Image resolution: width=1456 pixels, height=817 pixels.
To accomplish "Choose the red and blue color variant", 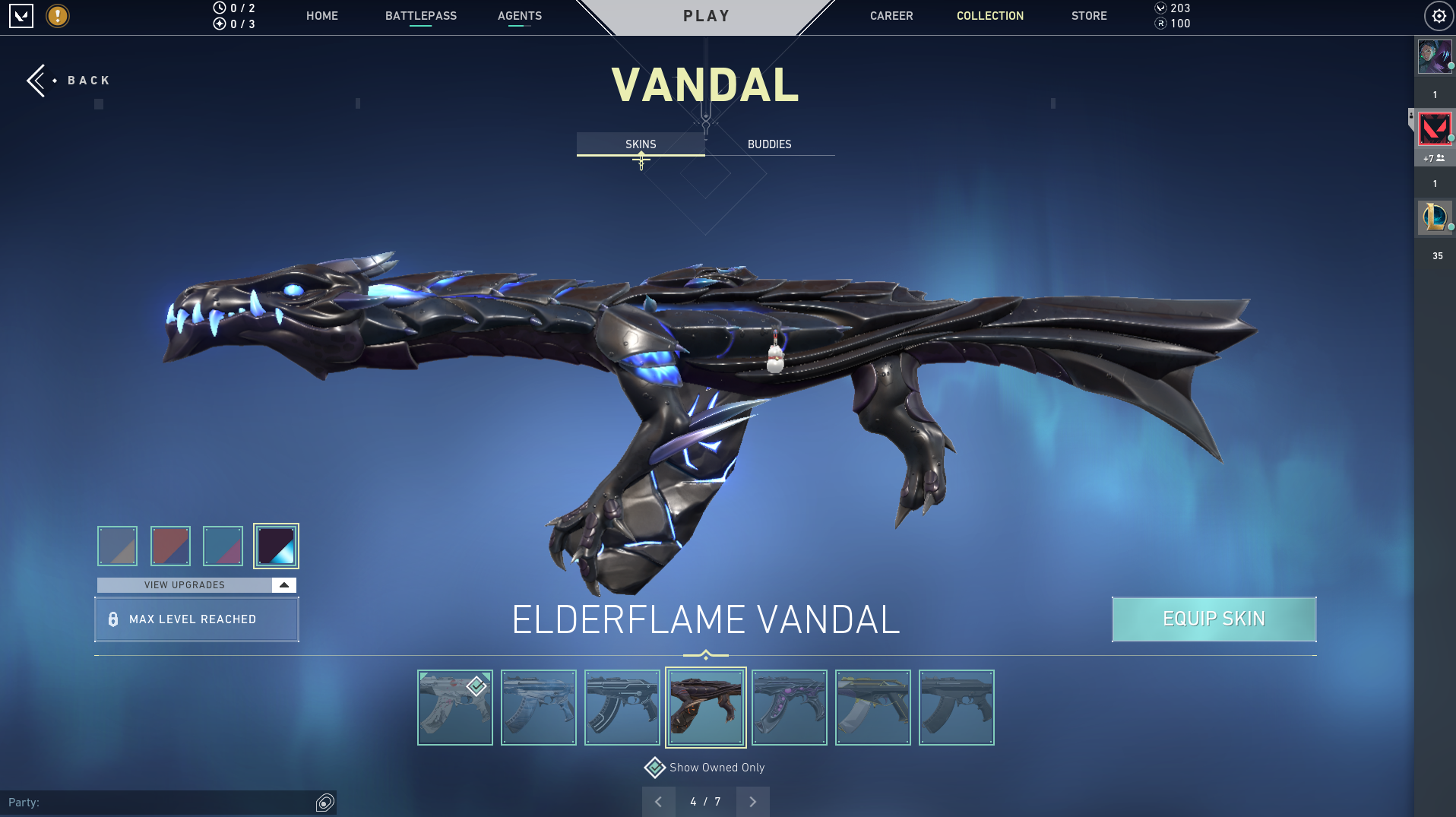I will tap(170, 546).
